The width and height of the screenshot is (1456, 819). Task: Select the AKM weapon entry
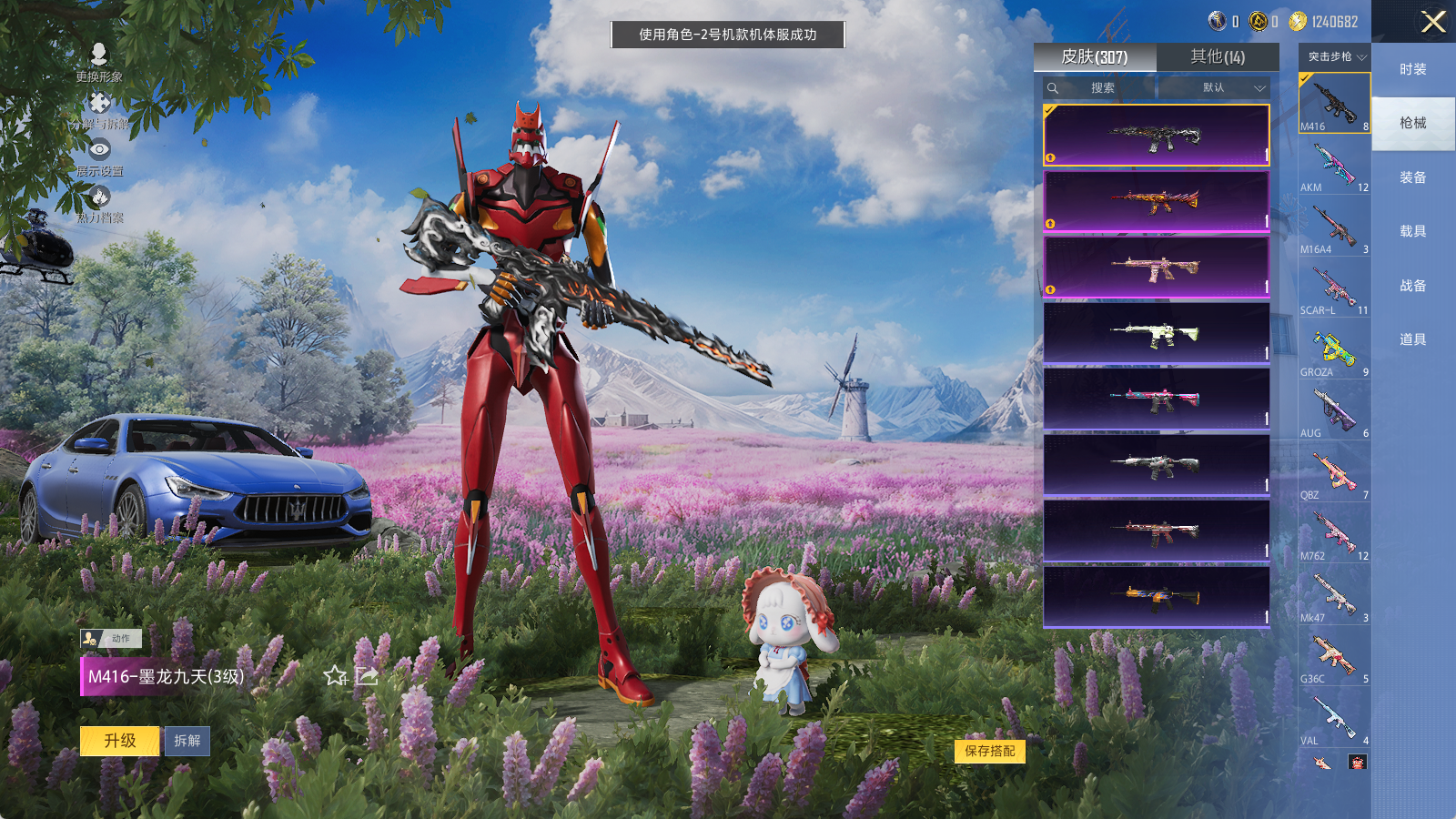pos(1334,166)
